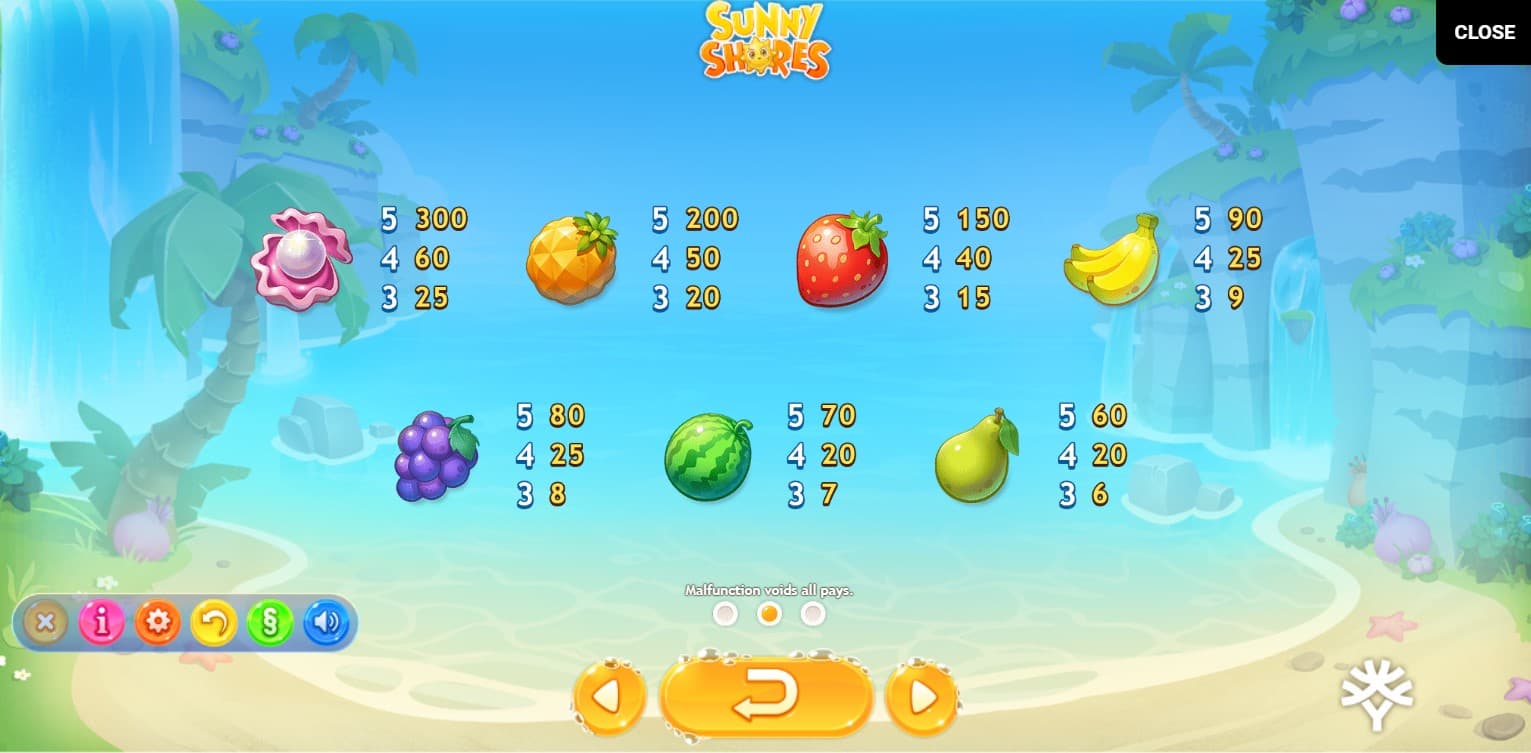
Task: Select the middle page indicator dot
Action: pyautogui.click(x=769, y=614)
